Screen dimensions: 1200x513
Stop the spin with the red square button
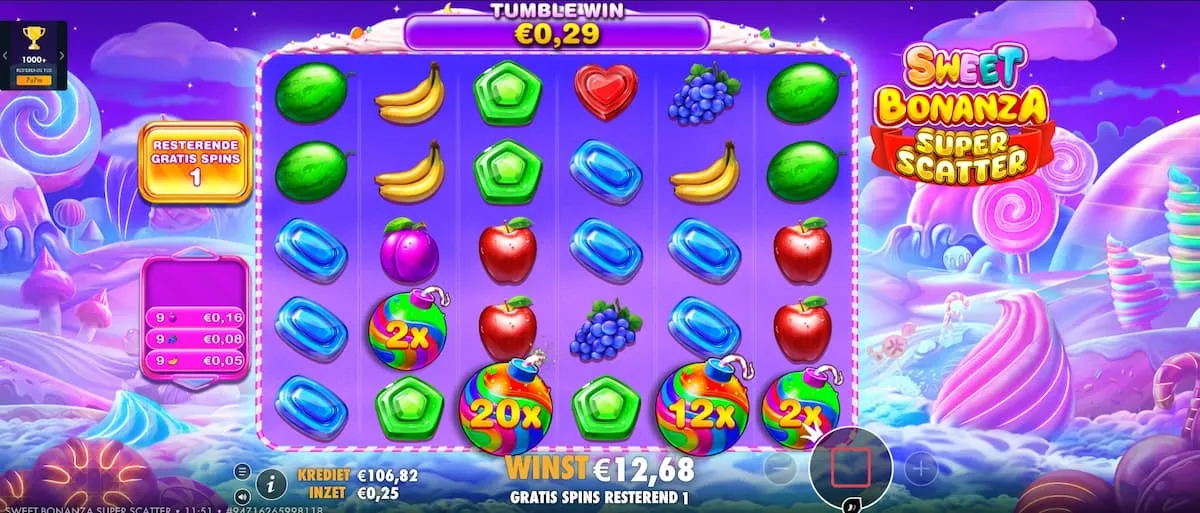click(x=850, y=467)
